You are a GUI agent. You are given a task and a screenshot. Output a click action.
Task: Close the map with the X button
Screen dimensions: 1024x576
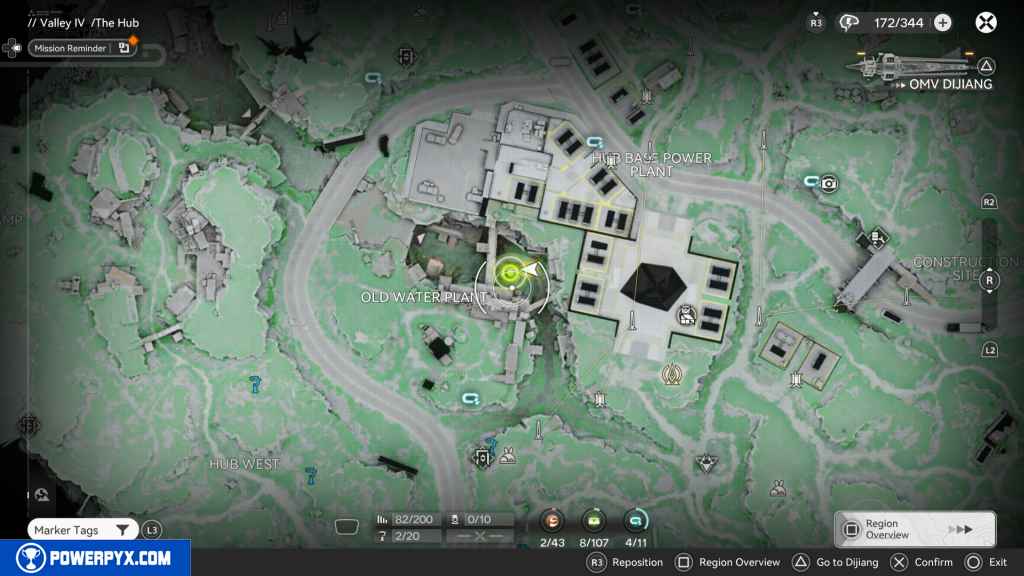(986, 22)
